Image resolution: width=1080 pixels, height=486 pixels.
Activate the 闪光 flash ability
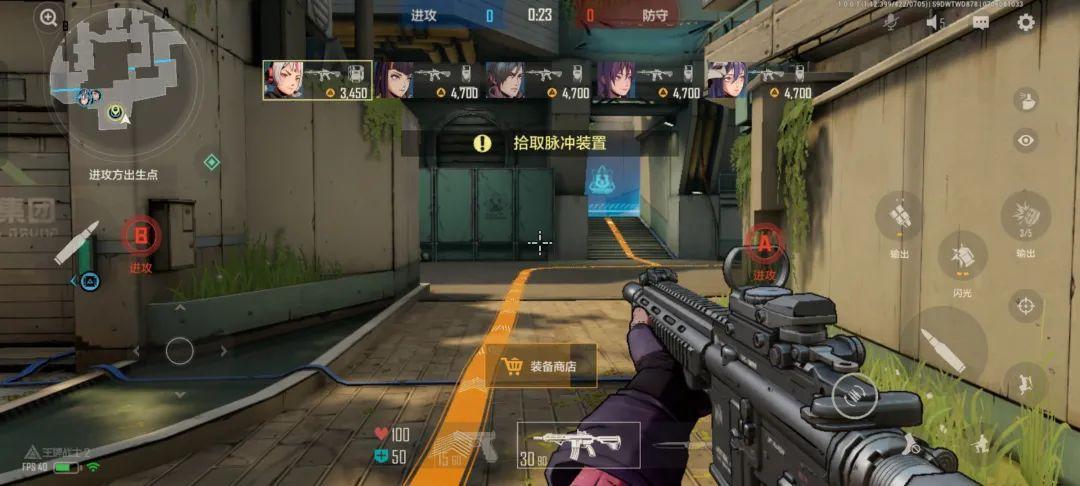962,257
